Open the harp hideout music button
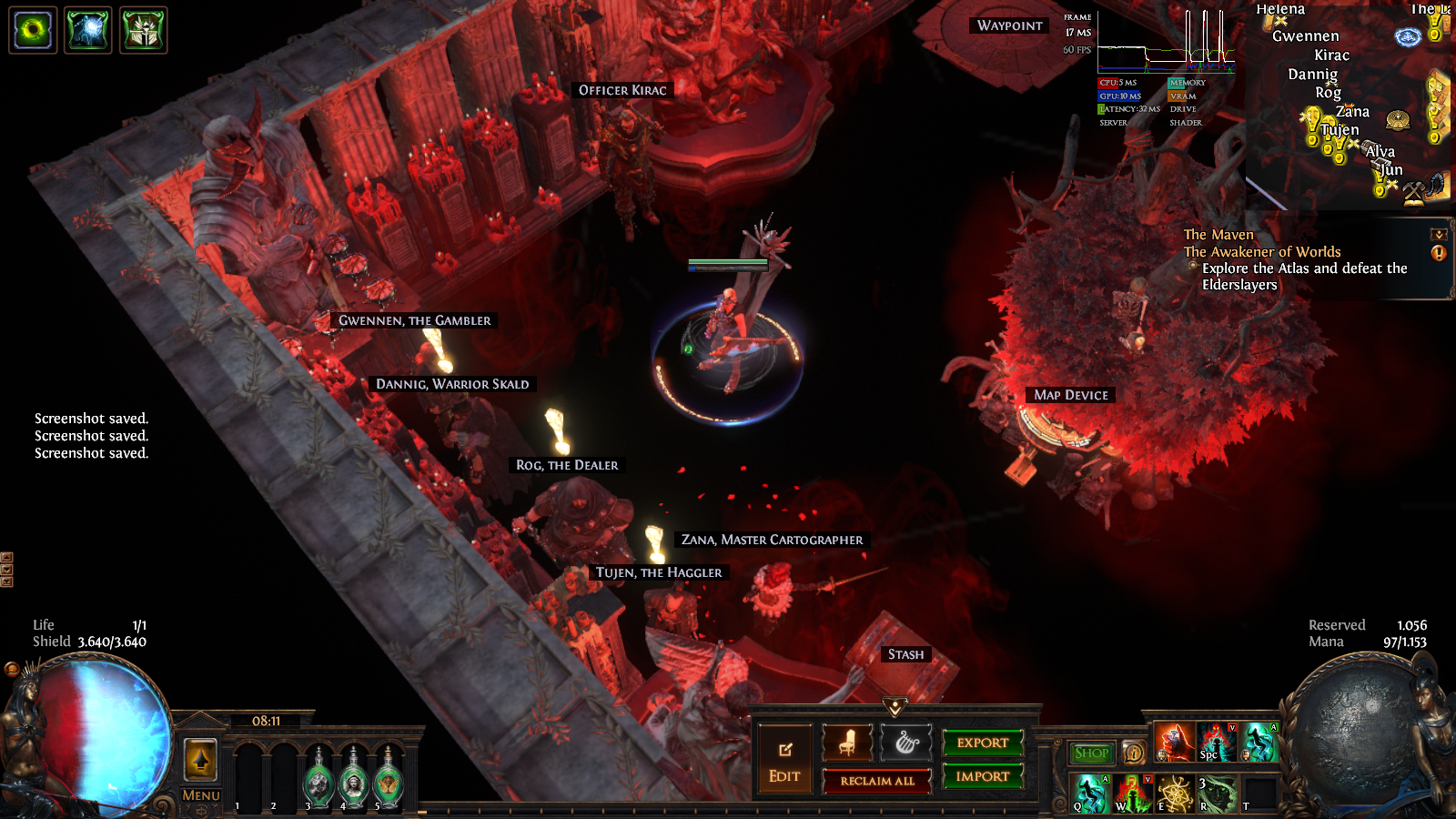The image size is (1456, 819). [x=906, y=743]
